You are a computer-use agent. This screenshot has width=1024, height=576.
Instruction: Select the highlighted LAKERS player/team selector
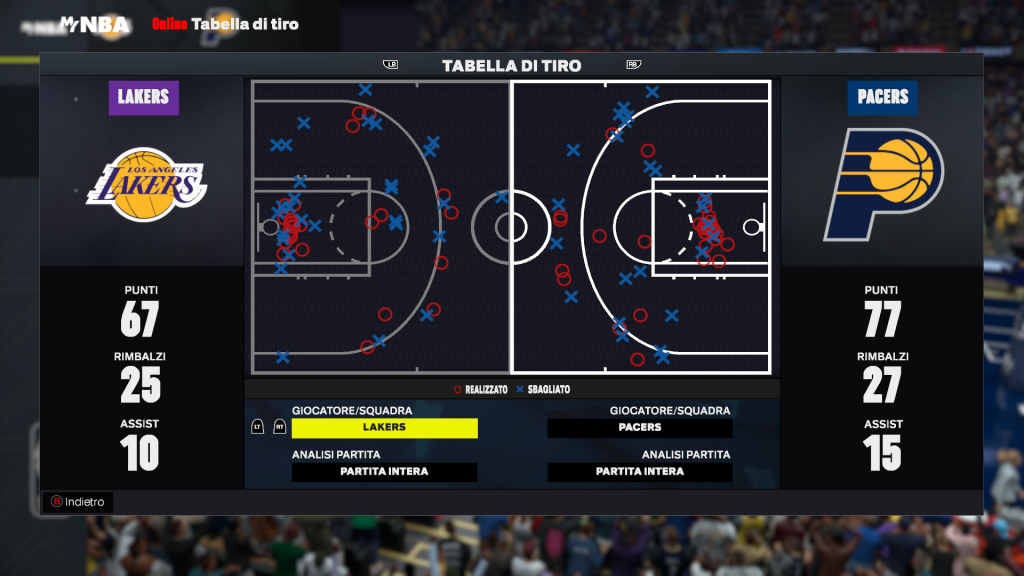coord(385,428)
